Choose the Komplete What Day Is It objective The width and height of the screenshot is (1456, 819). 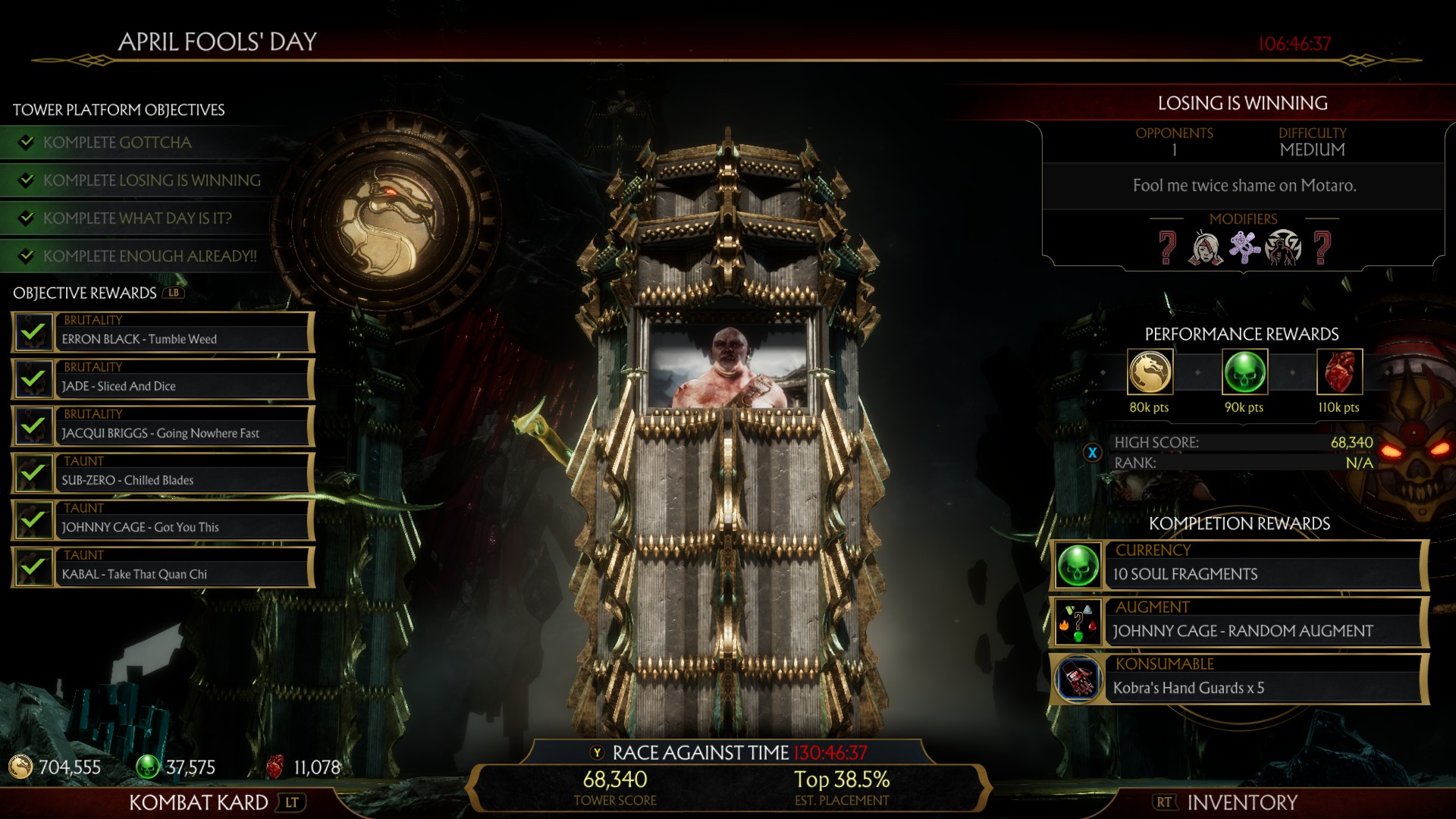point(137,218)
